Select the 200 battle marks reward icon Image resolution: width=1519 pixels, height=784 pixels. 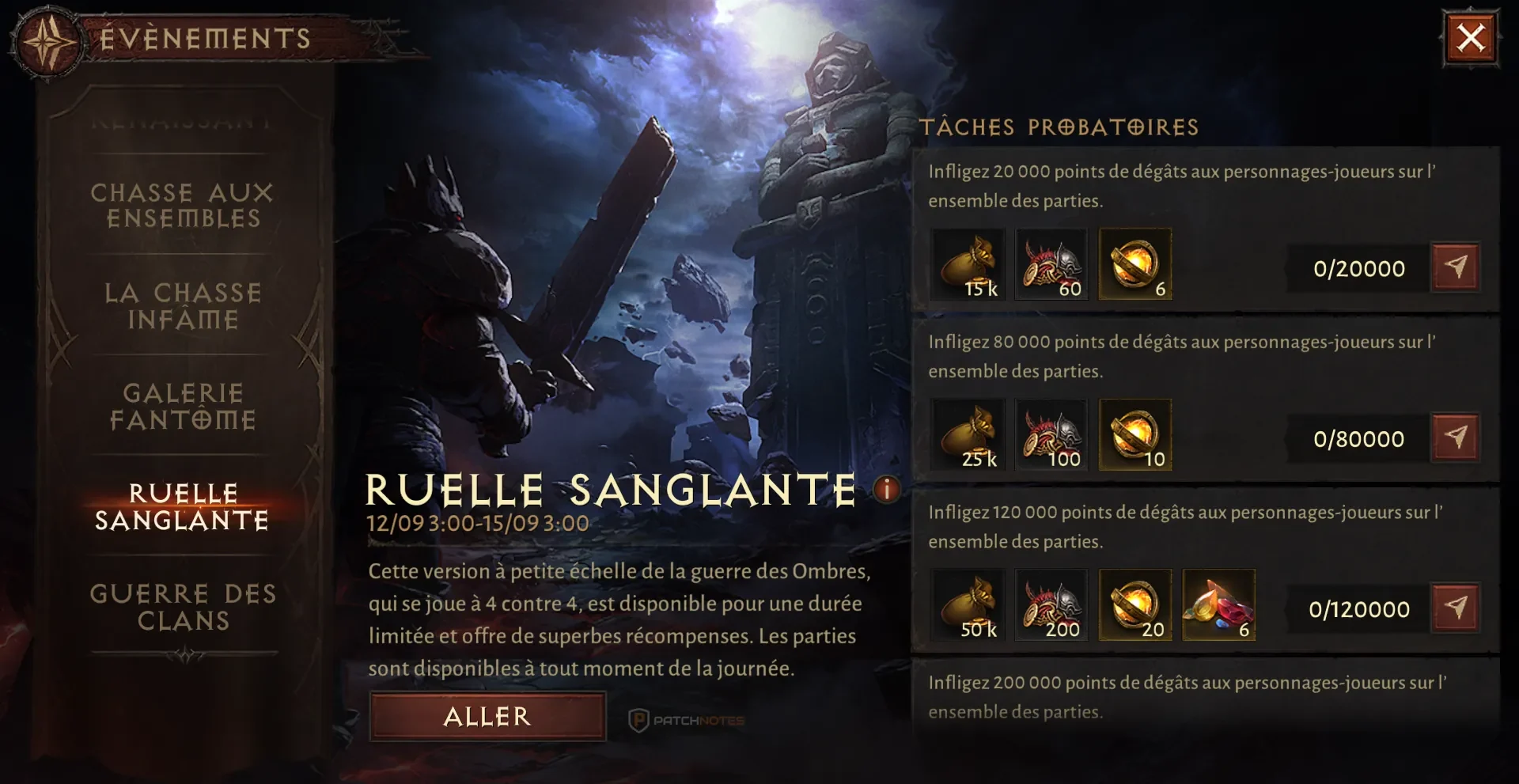pos(1051,605)
